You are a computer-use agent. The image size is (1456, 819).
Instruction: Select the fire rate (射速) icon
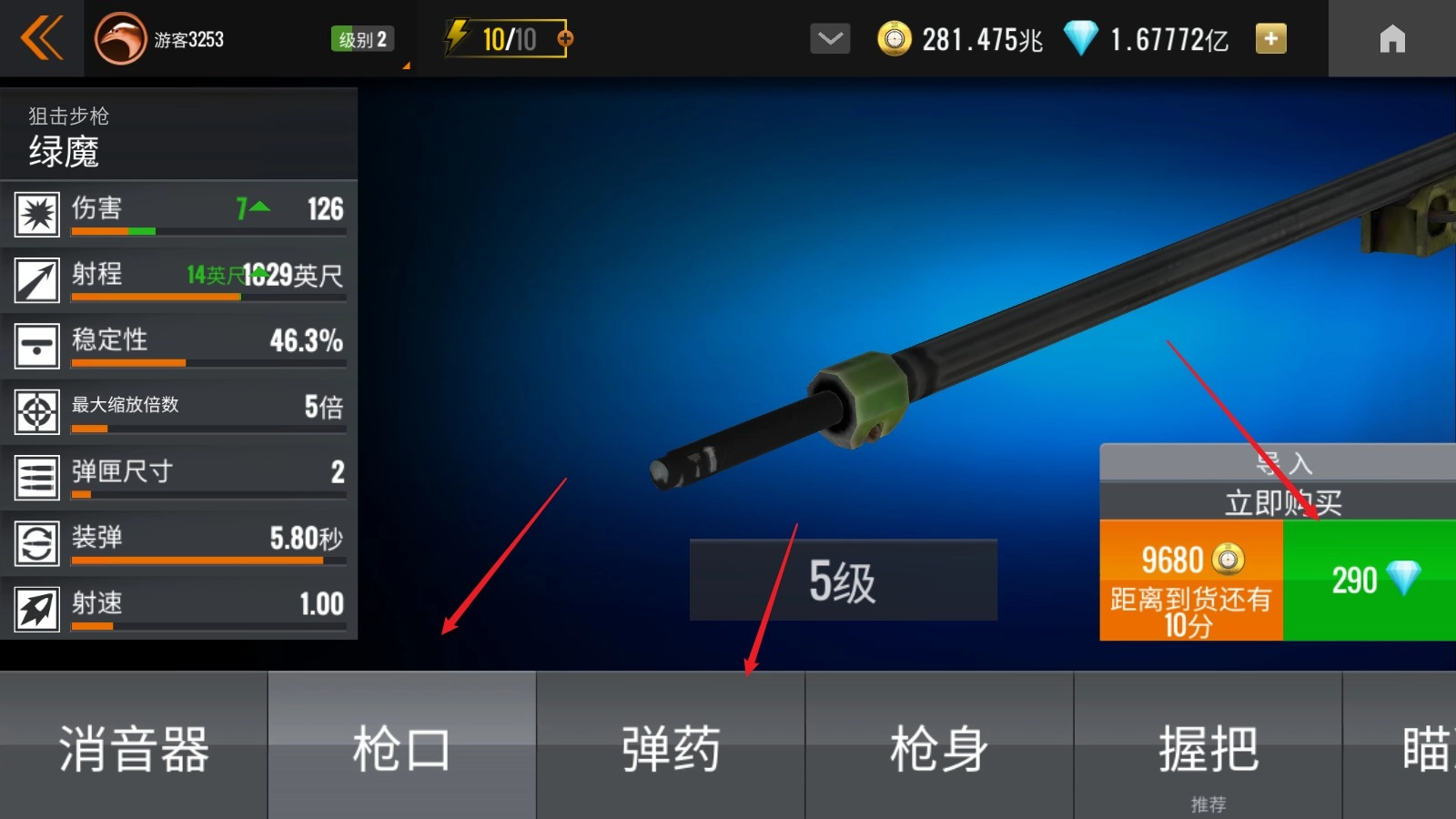click(36, 608)
